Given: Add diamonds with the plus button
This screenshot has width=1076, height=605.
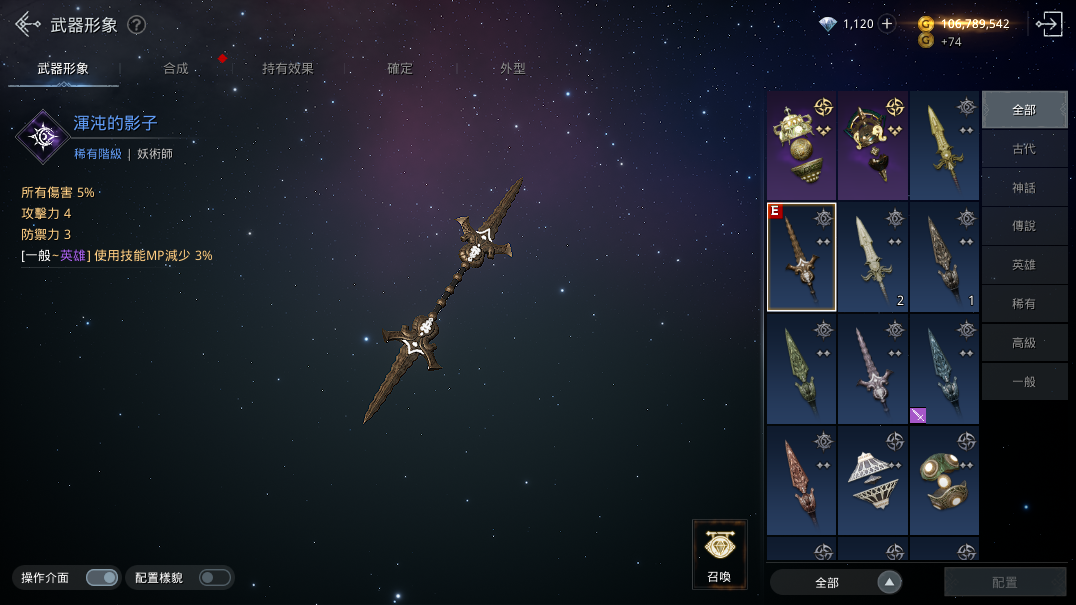Looking at the screenshot, I should pos(887,24).
